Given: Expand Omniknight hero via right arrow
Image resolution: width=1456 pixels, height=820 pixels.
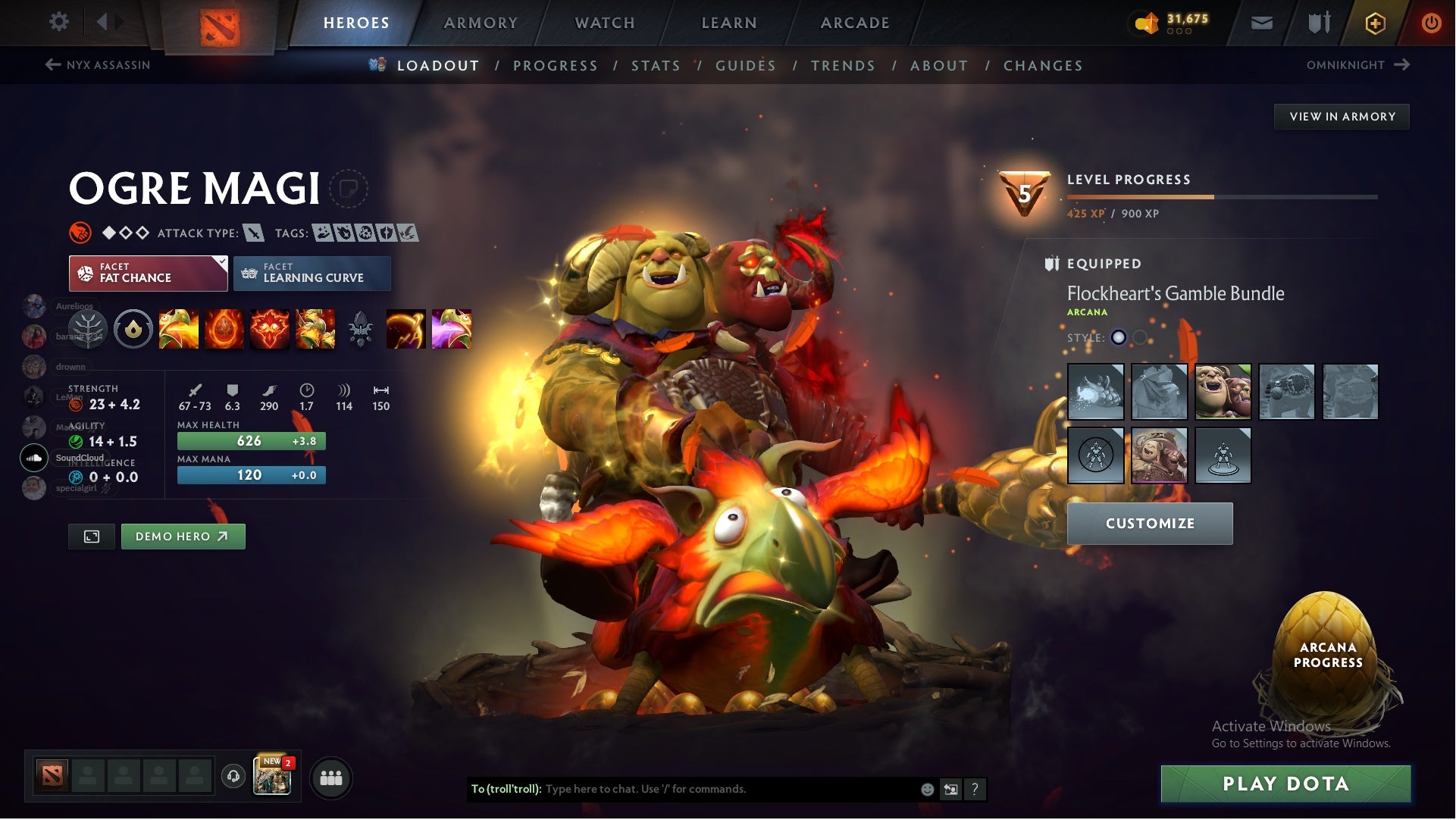Looking at the screenshot, I should coord(1403,65).
